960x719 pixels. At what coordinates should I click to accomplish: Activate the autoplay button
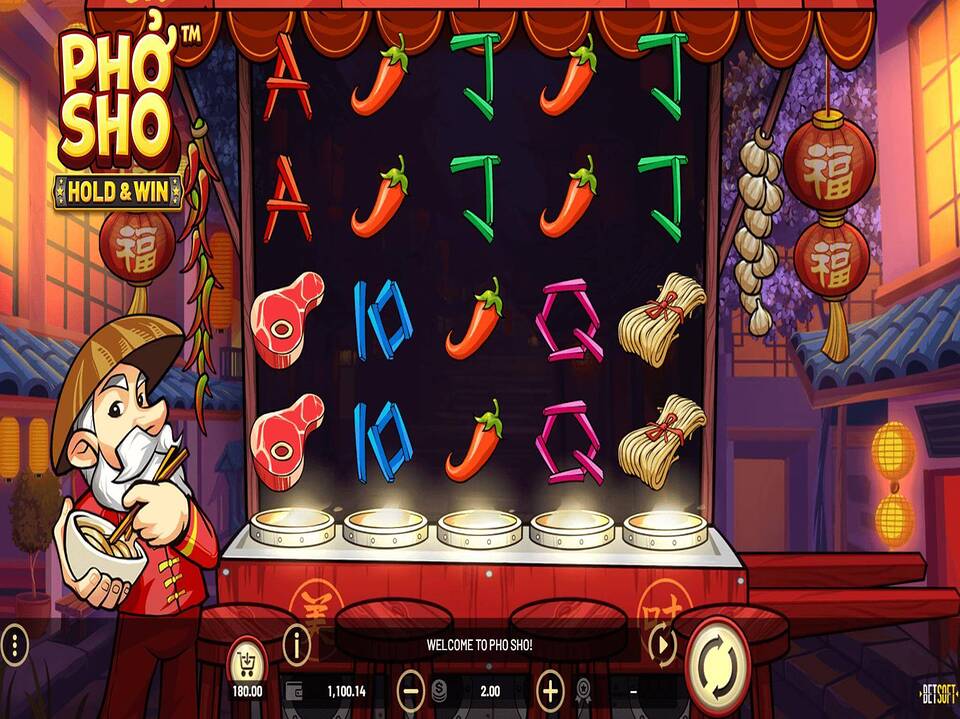[x=662, y=645]
